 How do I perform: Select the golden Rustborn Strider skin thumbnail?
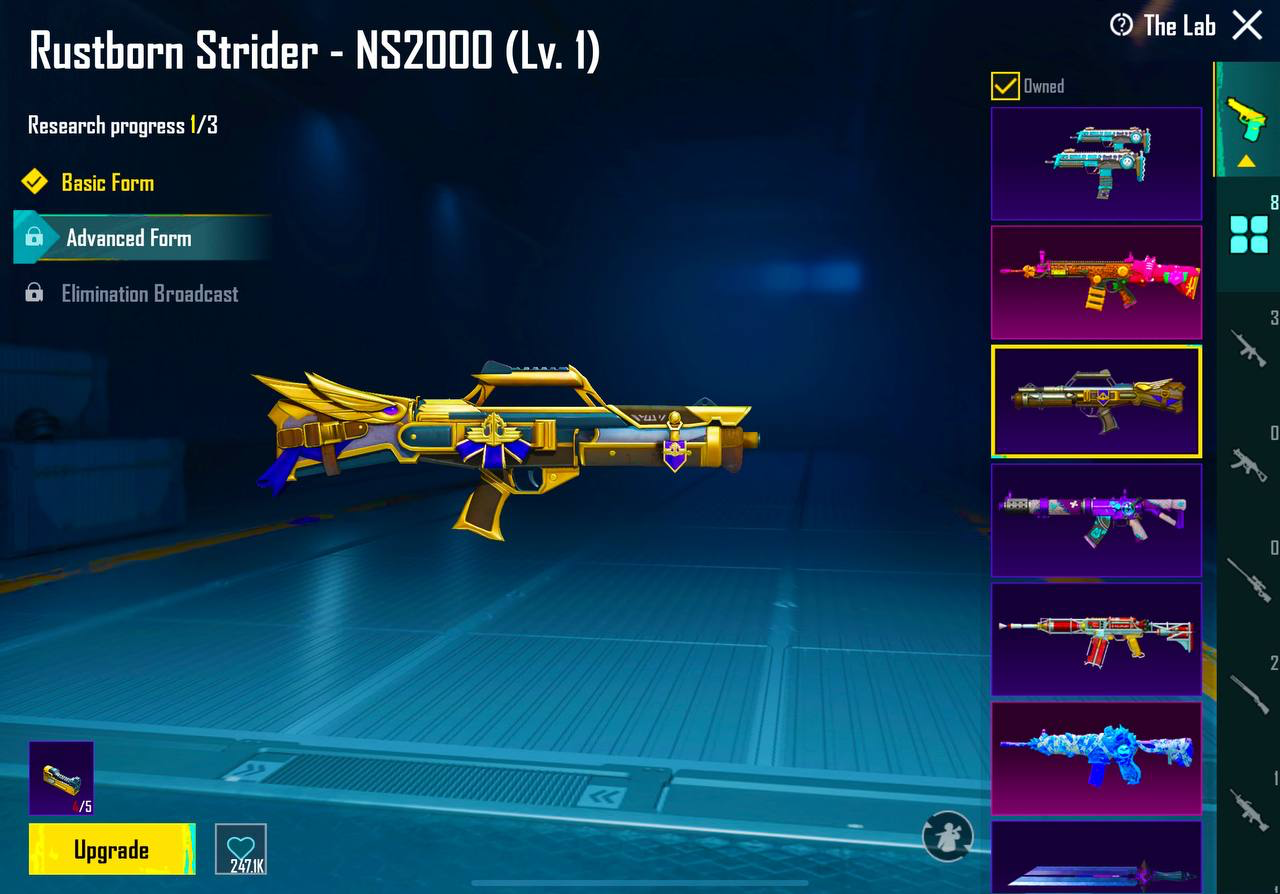click(1096, 400)
